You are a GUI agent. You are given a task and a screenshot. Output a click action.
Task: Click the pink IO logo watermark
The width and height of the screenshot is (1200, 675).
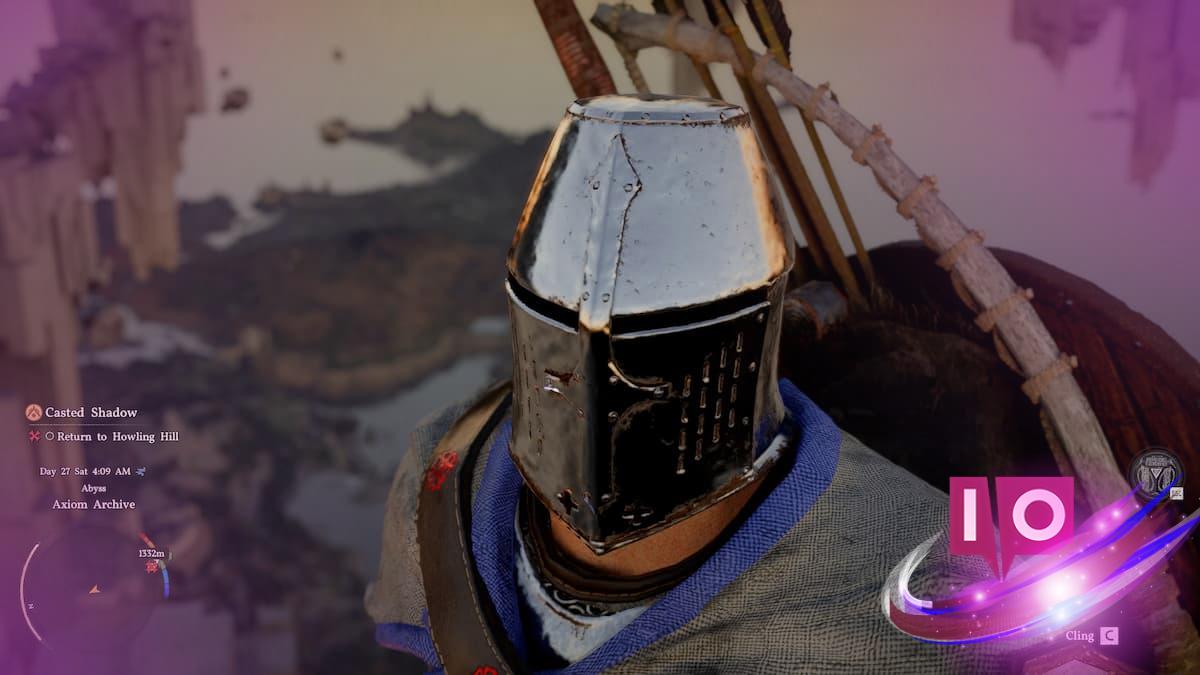point(1011,520)
